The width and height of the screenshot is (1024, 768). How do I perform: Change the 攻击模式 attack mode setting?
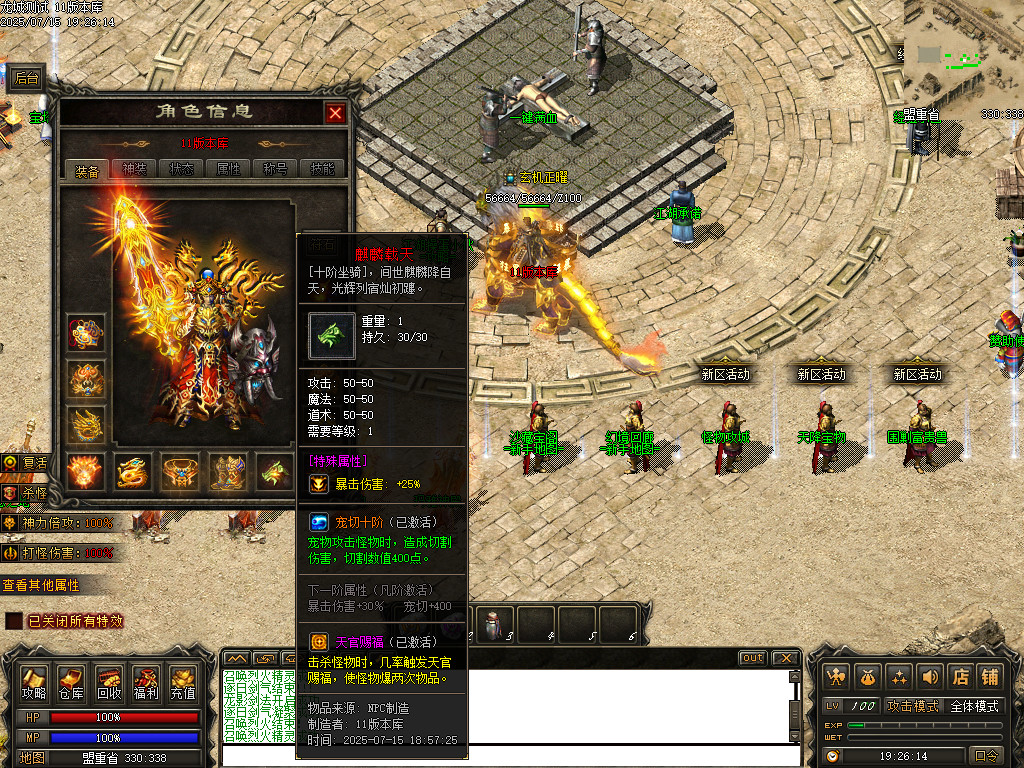pyautogui.click(x=913, y=706)
